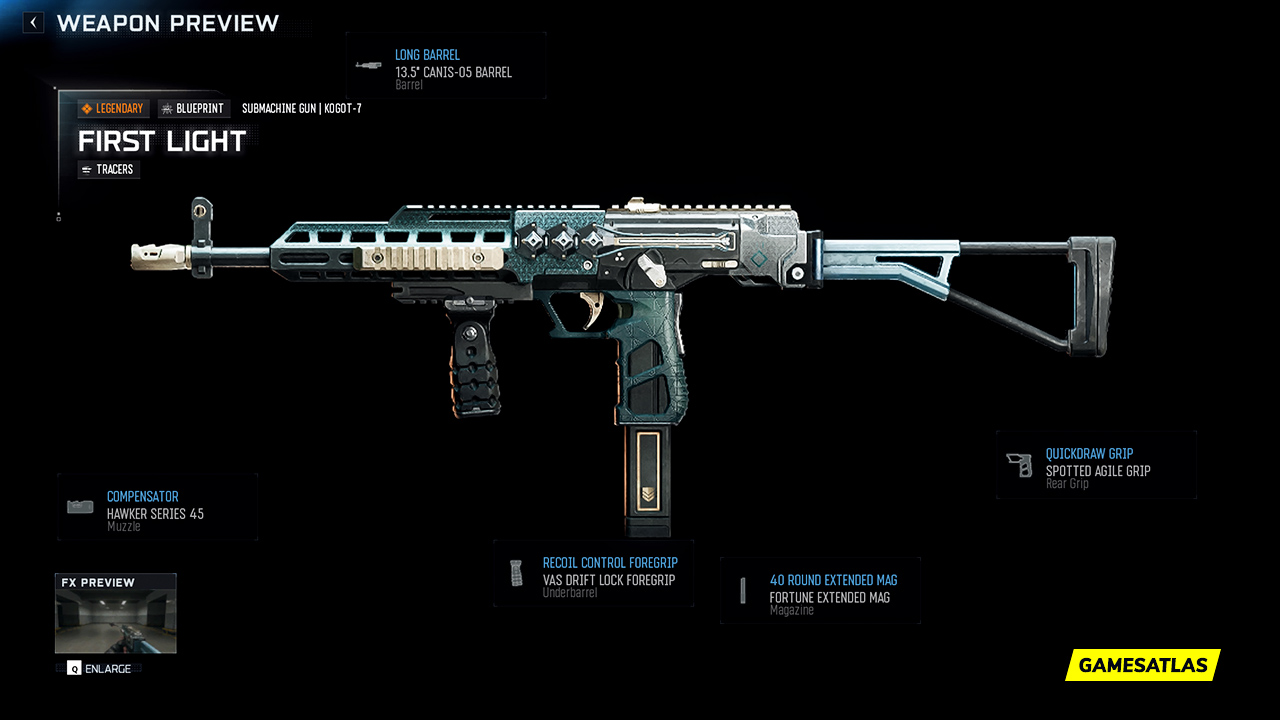Click the Tracers attribute icon
Screen dimensions: 1280x720
pos(85,169)
